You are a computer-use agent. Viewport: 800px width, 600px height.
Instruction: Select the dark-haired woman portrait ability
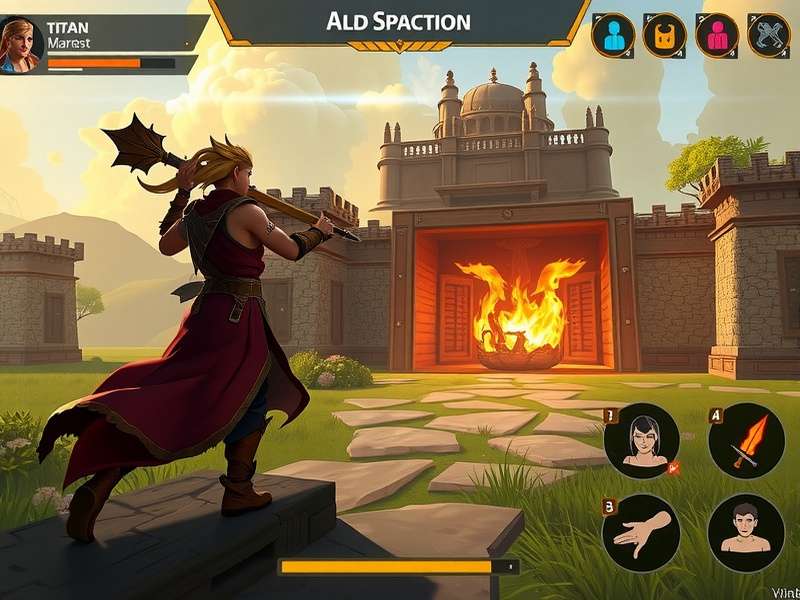pyautogui.click(x=641, y=441)
